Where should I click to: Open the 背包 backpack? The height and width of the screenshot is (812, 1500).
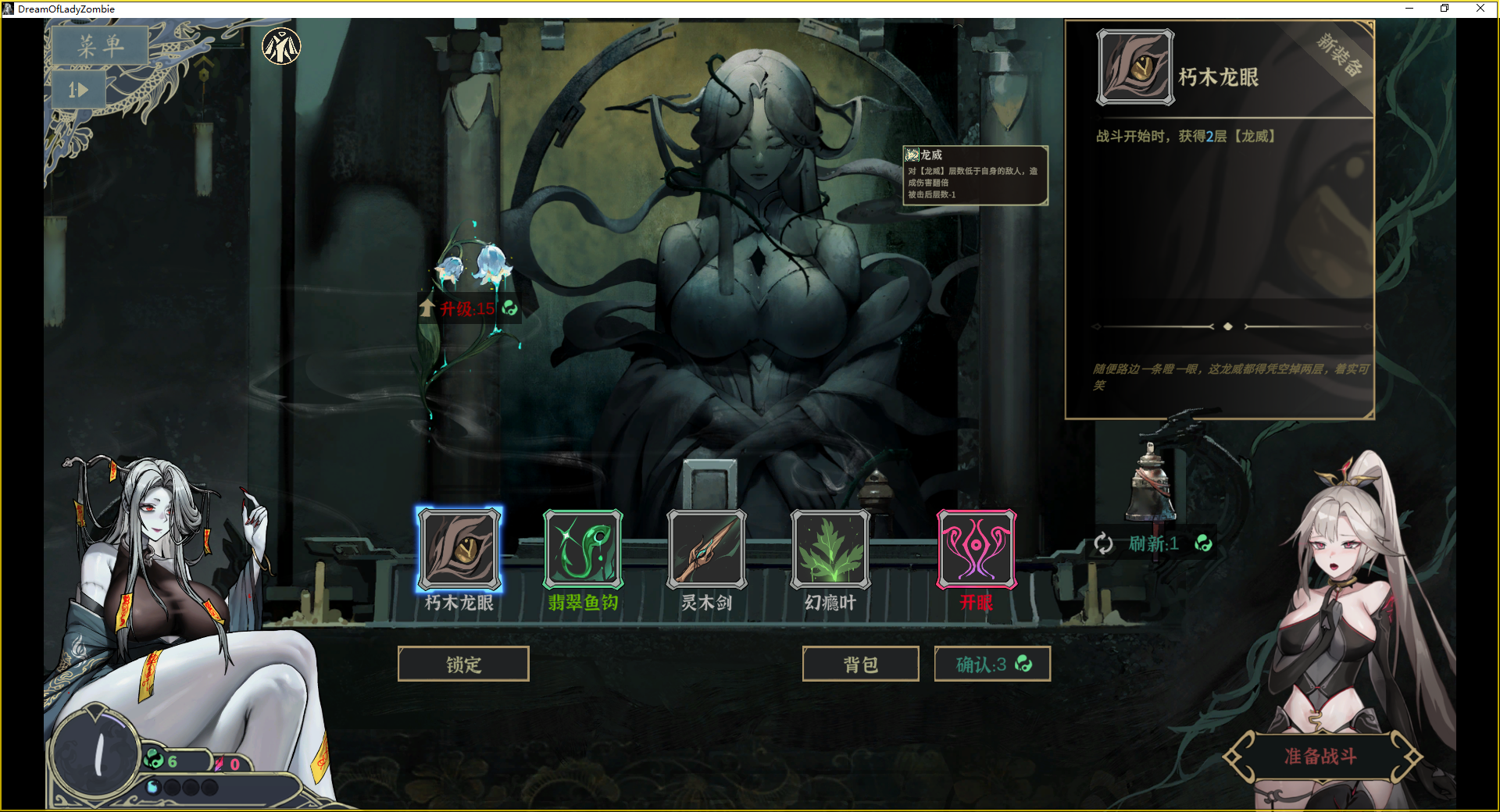tap(860, 664)
